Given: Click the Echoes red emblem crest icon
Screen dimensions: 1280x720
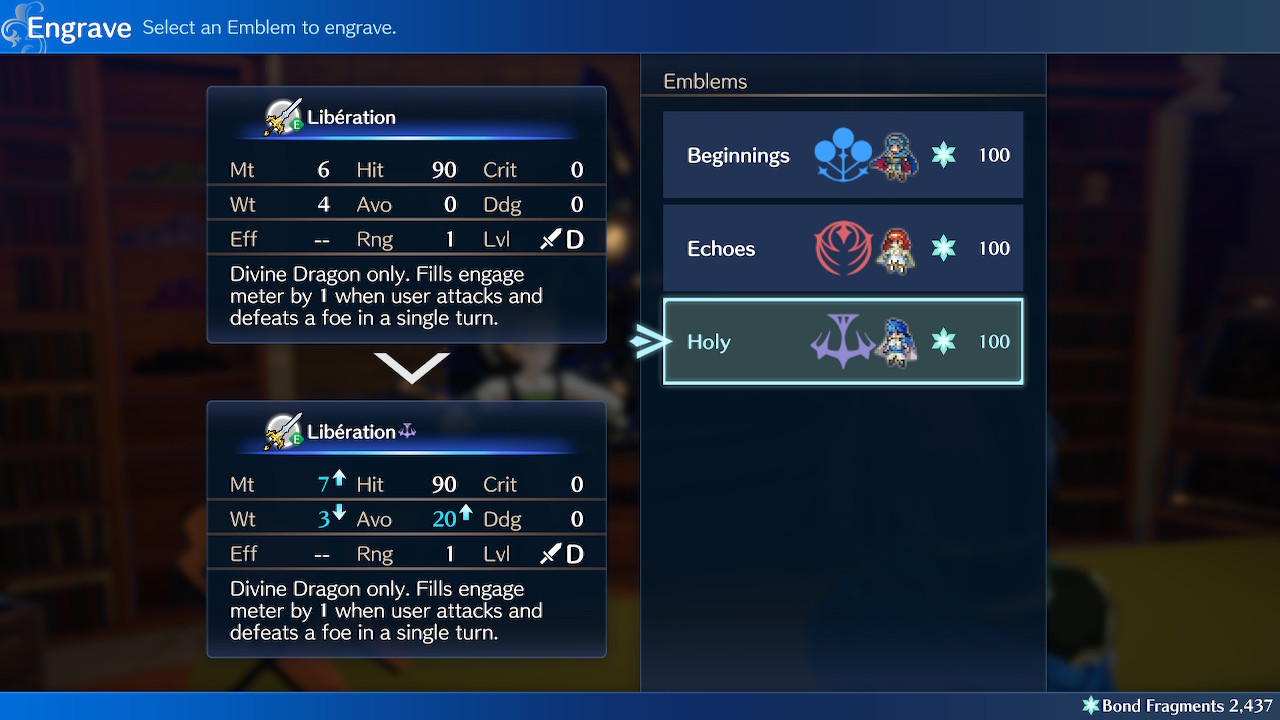Looking at the screenshot, I should click(843, 248).
